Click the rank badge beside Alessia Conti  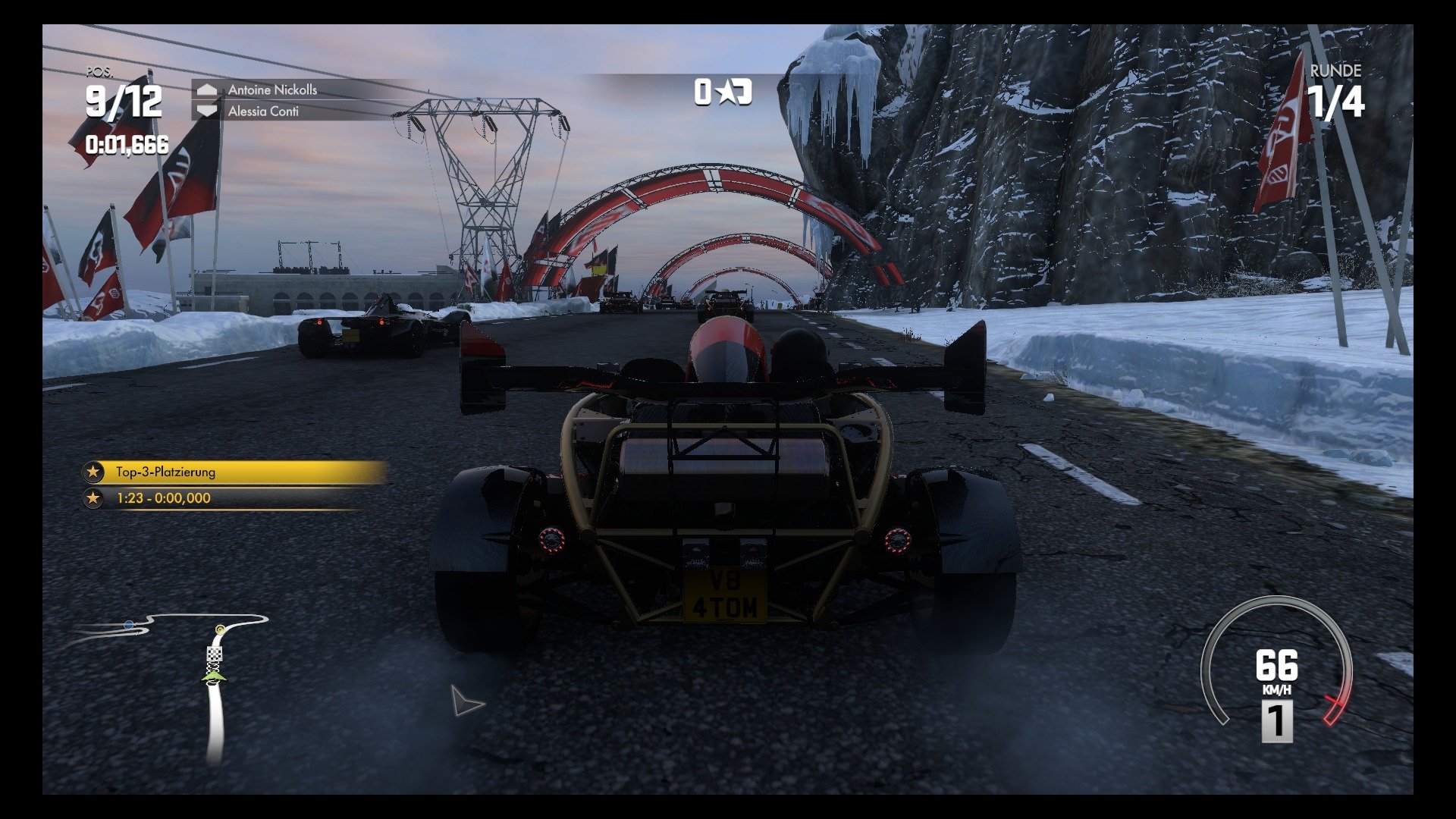[x=206, y=109]
